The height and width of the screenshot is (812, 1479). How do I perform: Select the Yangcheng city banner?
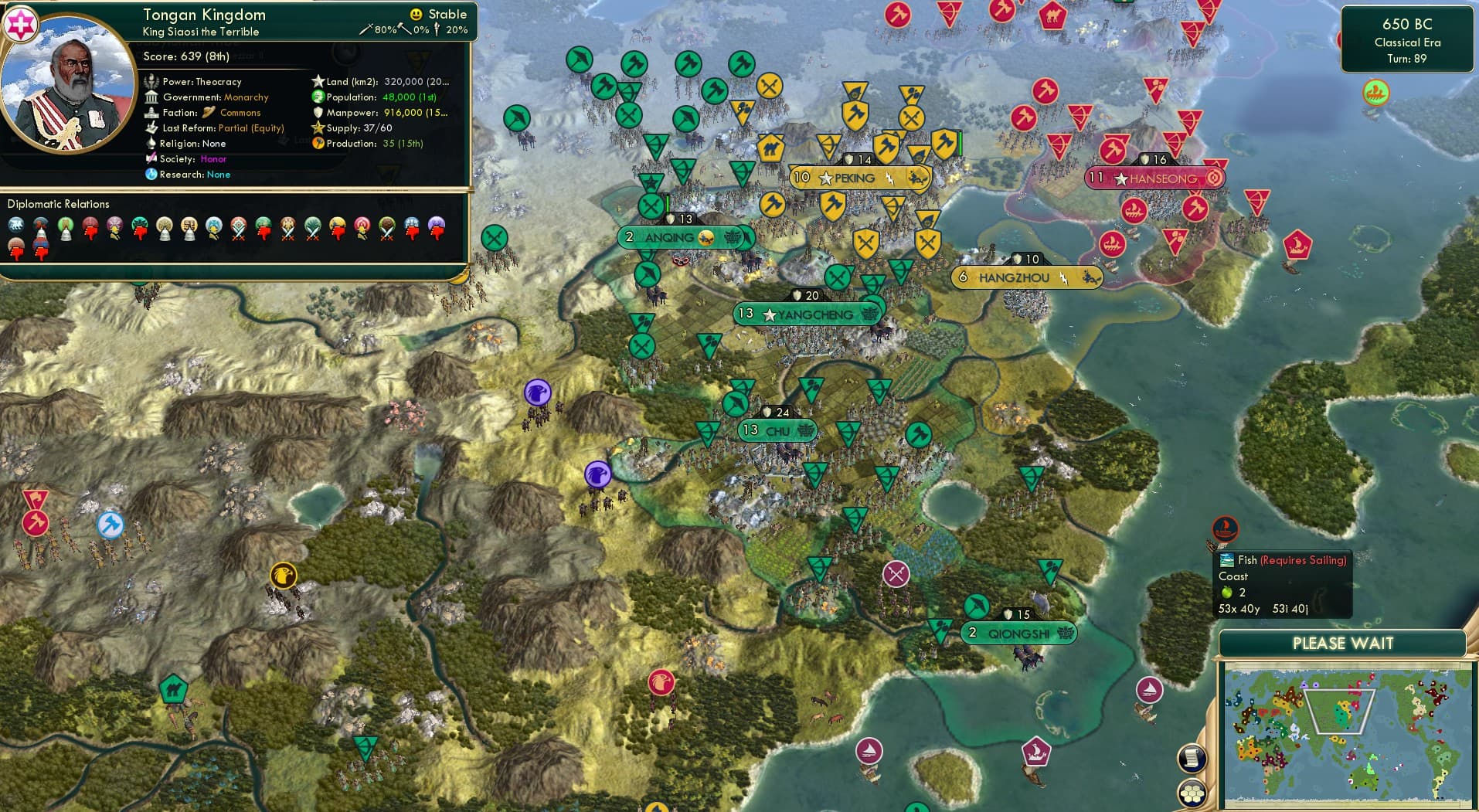point(807,314)
